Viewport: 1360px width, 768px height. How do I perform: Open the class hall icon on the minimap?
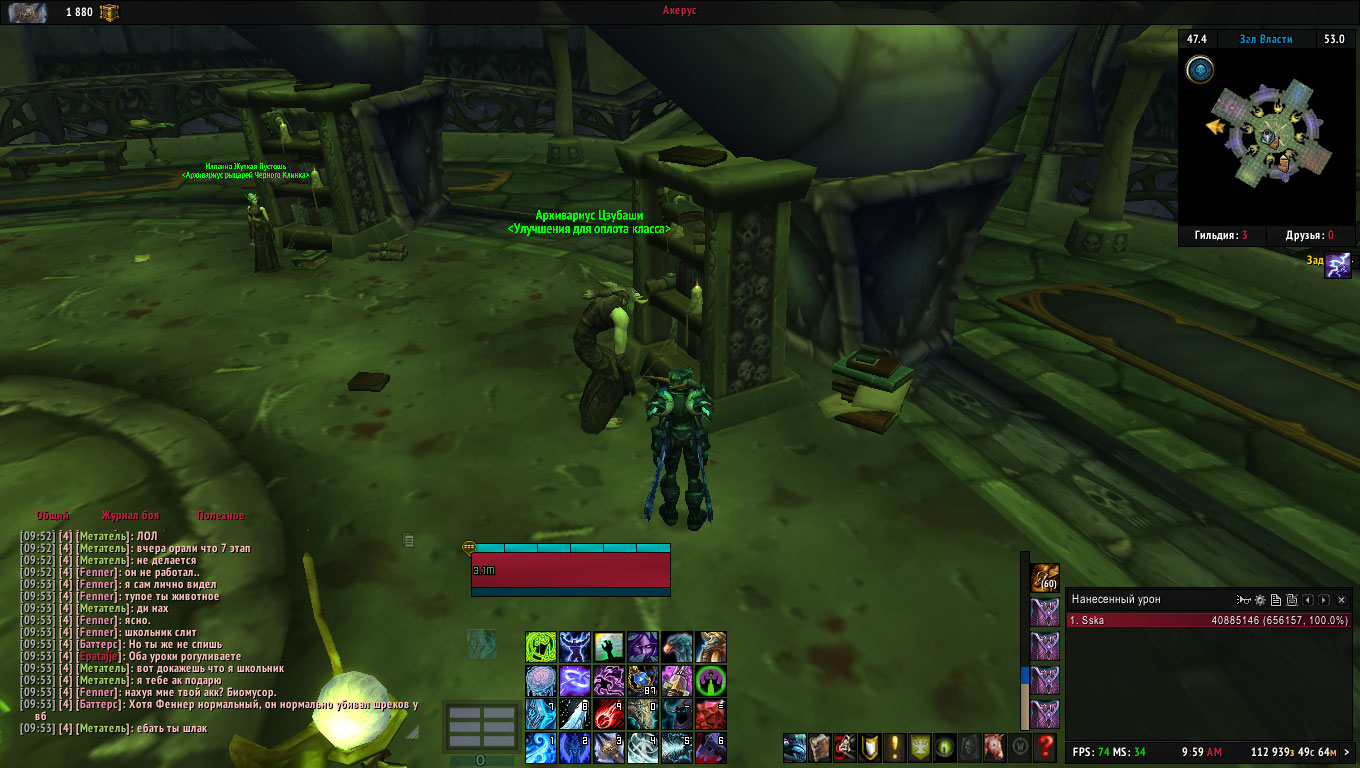[x=1200, y=69]
